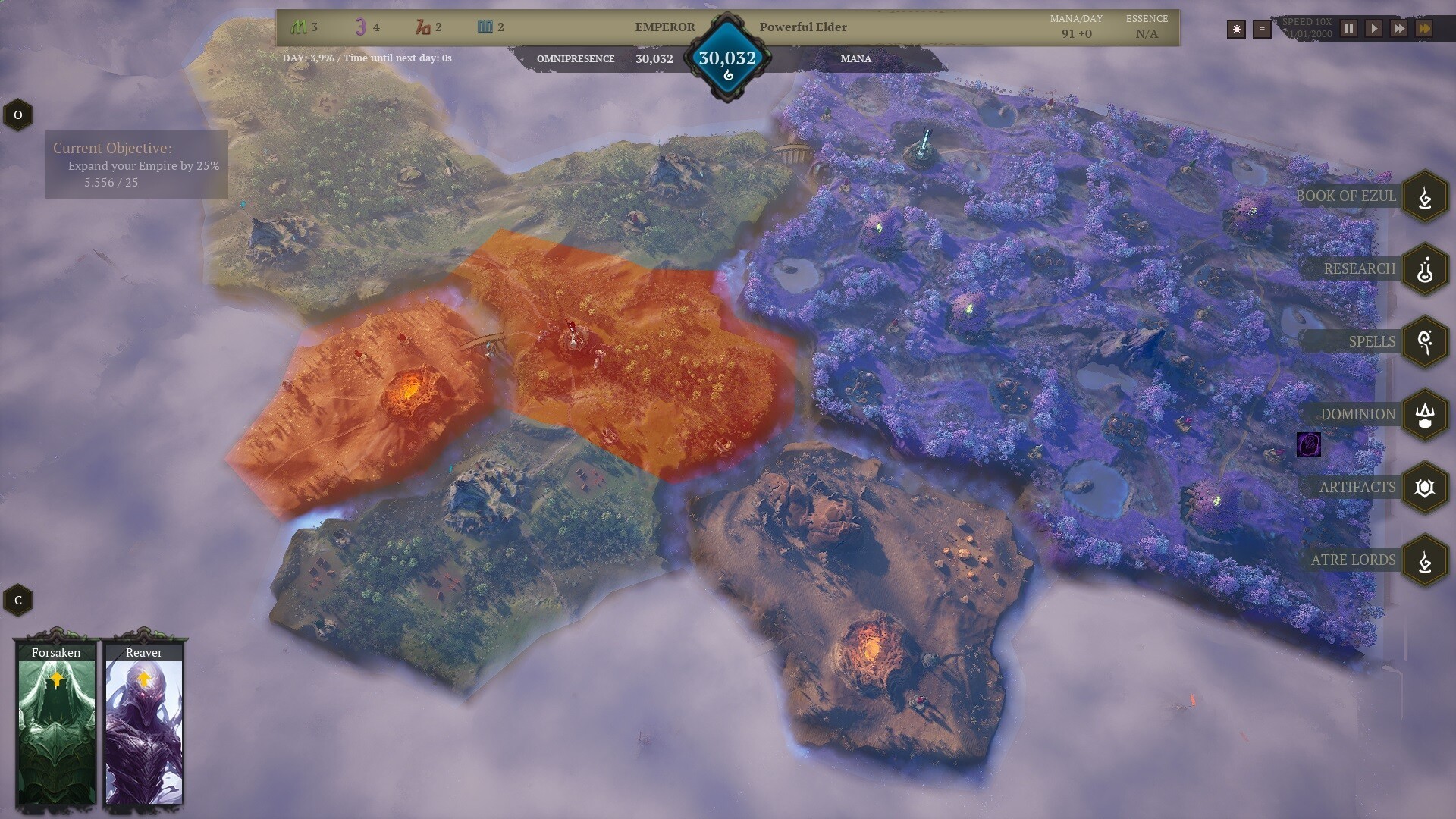Click the purple swirl icon near Dominion
Screen dimensions: 1456x819
pyautogui.click(x=1309, y=444)
